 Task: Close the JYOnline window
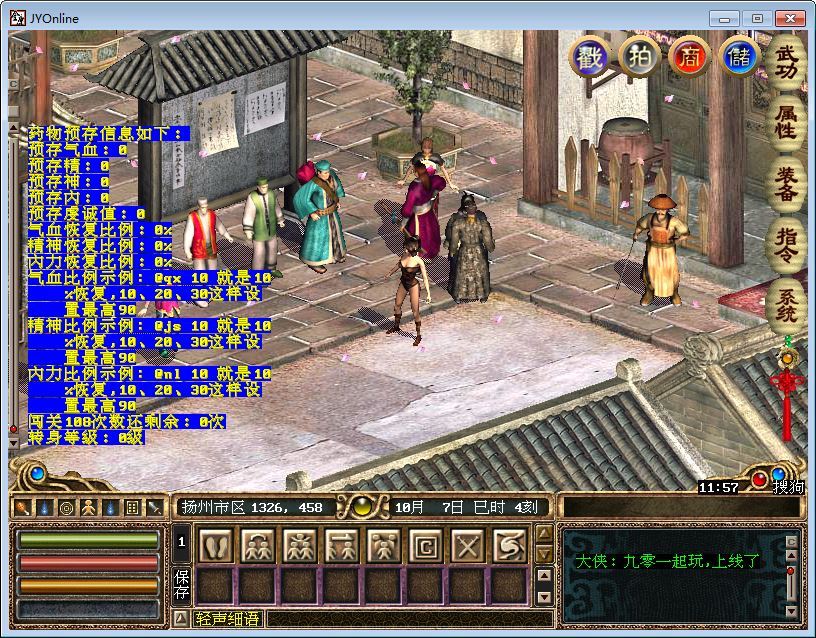coord(790,18)
